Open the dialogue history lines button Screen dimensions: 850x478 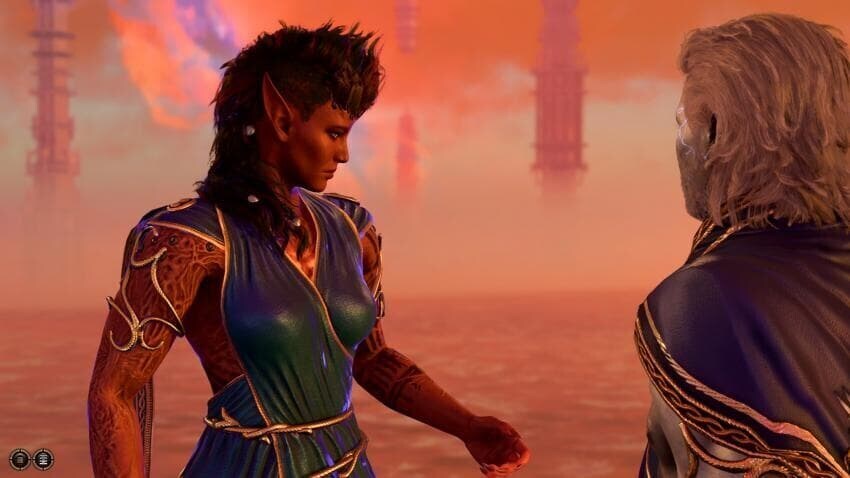click(42, 459)
